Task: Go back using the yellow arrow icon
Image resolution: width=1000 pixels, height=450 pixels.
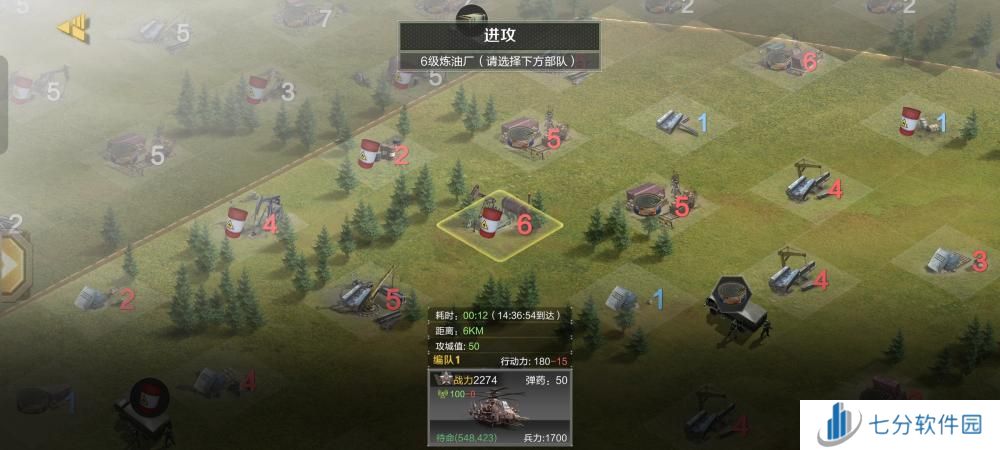Action: [74, 27]
